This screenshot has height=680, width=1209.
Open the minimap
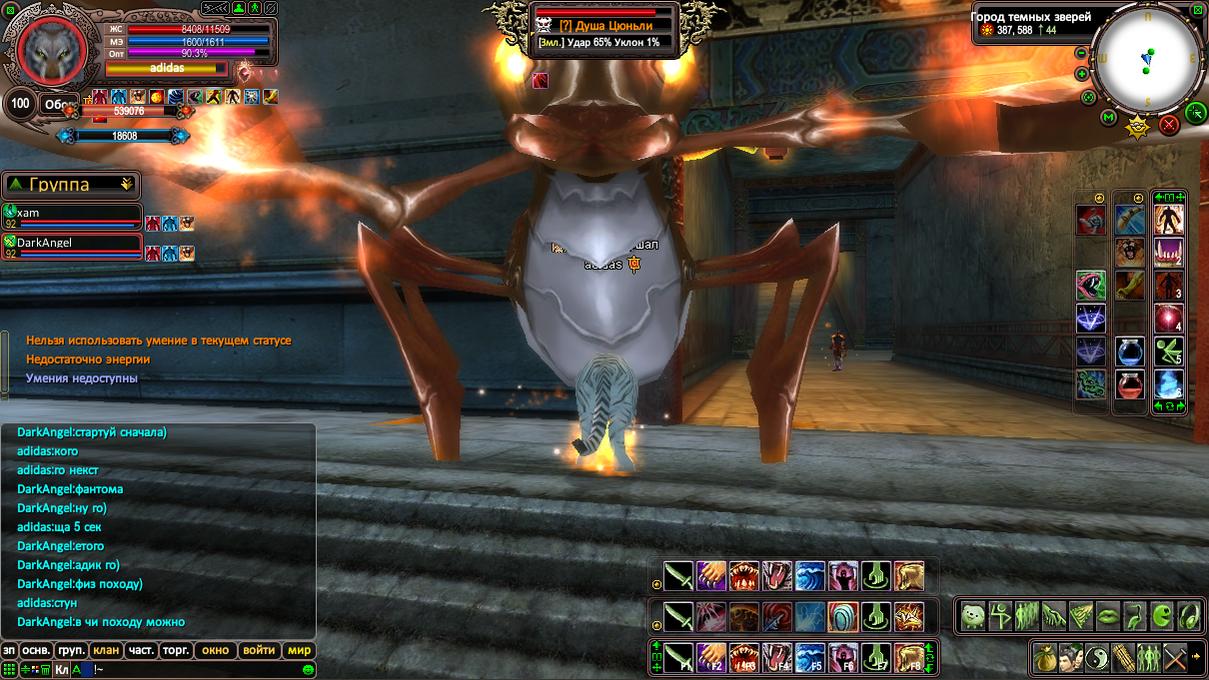click(1147, 58)
